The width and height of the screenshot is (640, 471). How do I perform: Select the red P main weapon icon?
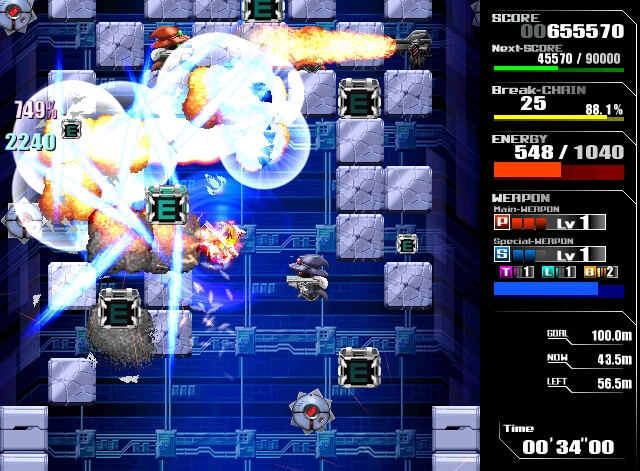tap(503, 222)
